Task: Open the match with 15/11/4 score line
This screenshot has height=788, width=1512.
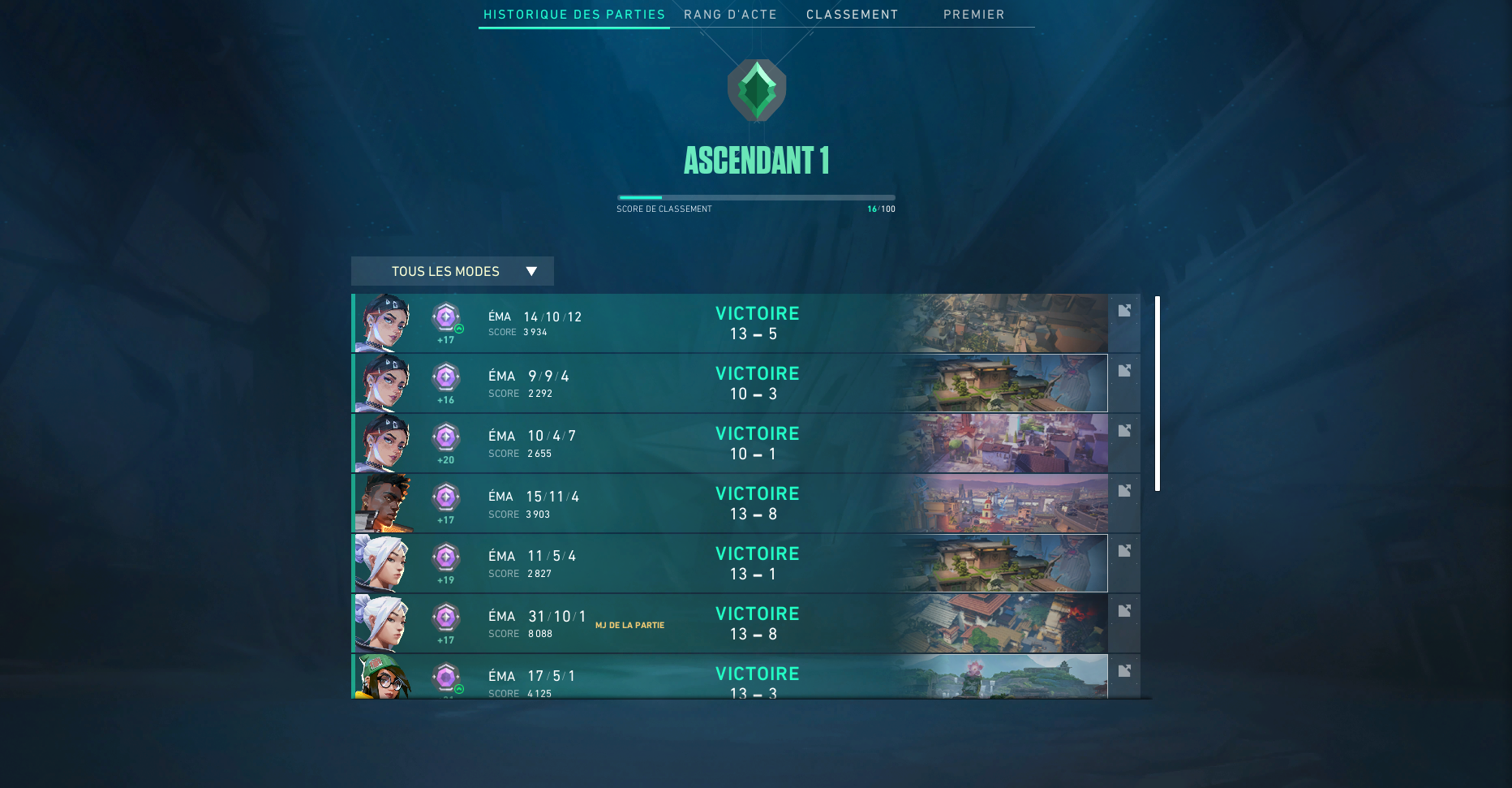Action: pyautogui.click(x=756, y=503)
